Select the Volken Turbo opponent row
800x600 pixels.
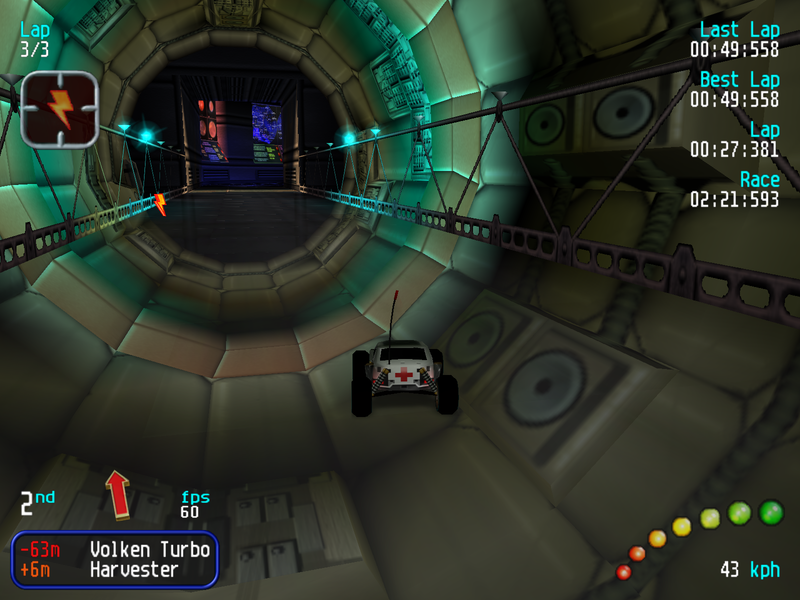115,549
